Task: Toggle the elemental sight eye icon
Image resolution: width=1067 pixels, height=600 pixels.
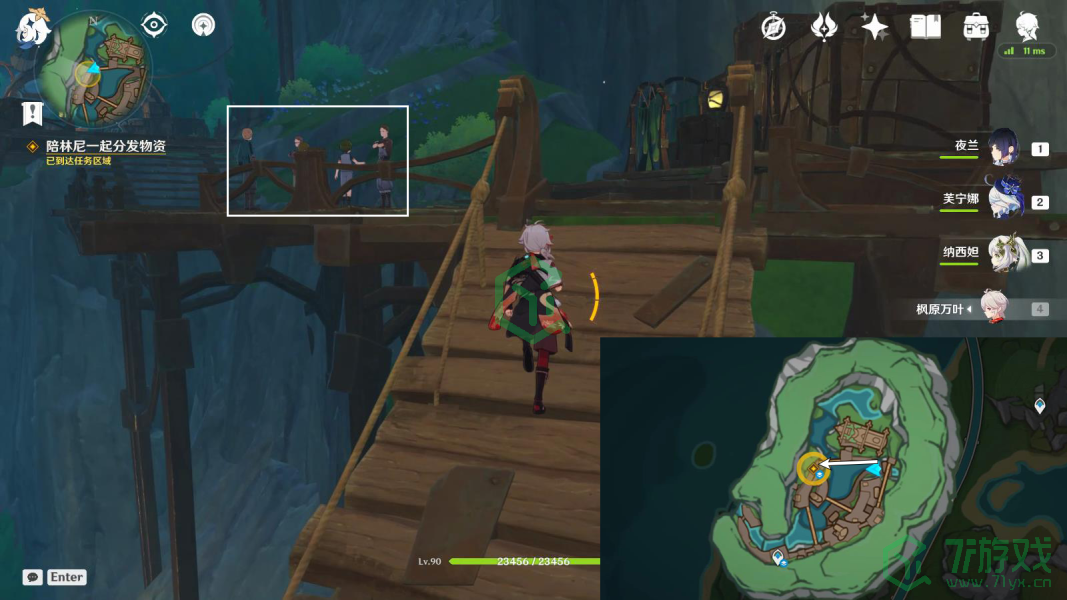Action: pos(154,24)
